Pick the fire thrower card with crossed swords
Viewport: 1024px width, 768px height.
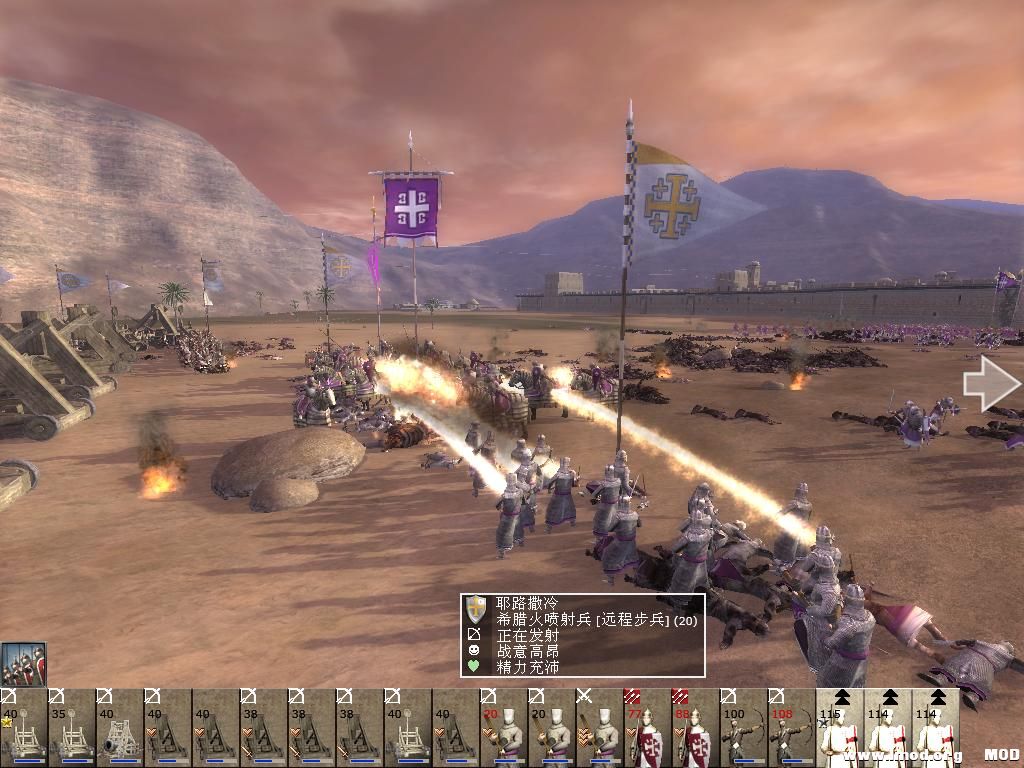[x=599, y=728]
